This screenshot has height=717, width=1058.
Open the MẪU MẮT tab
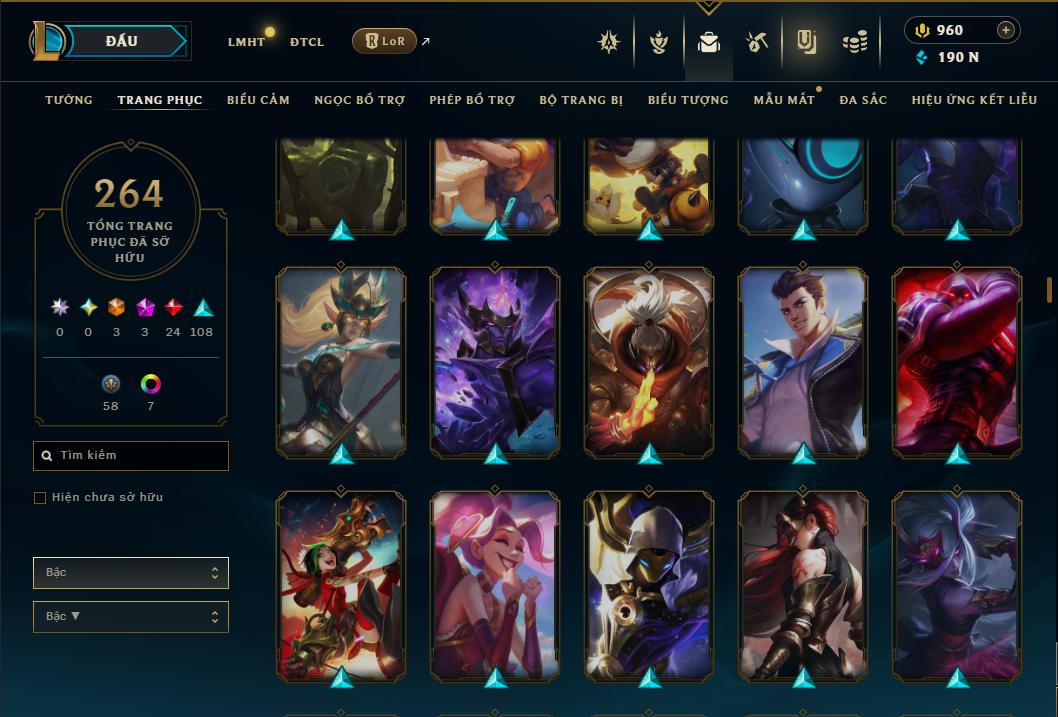point(783,100)
